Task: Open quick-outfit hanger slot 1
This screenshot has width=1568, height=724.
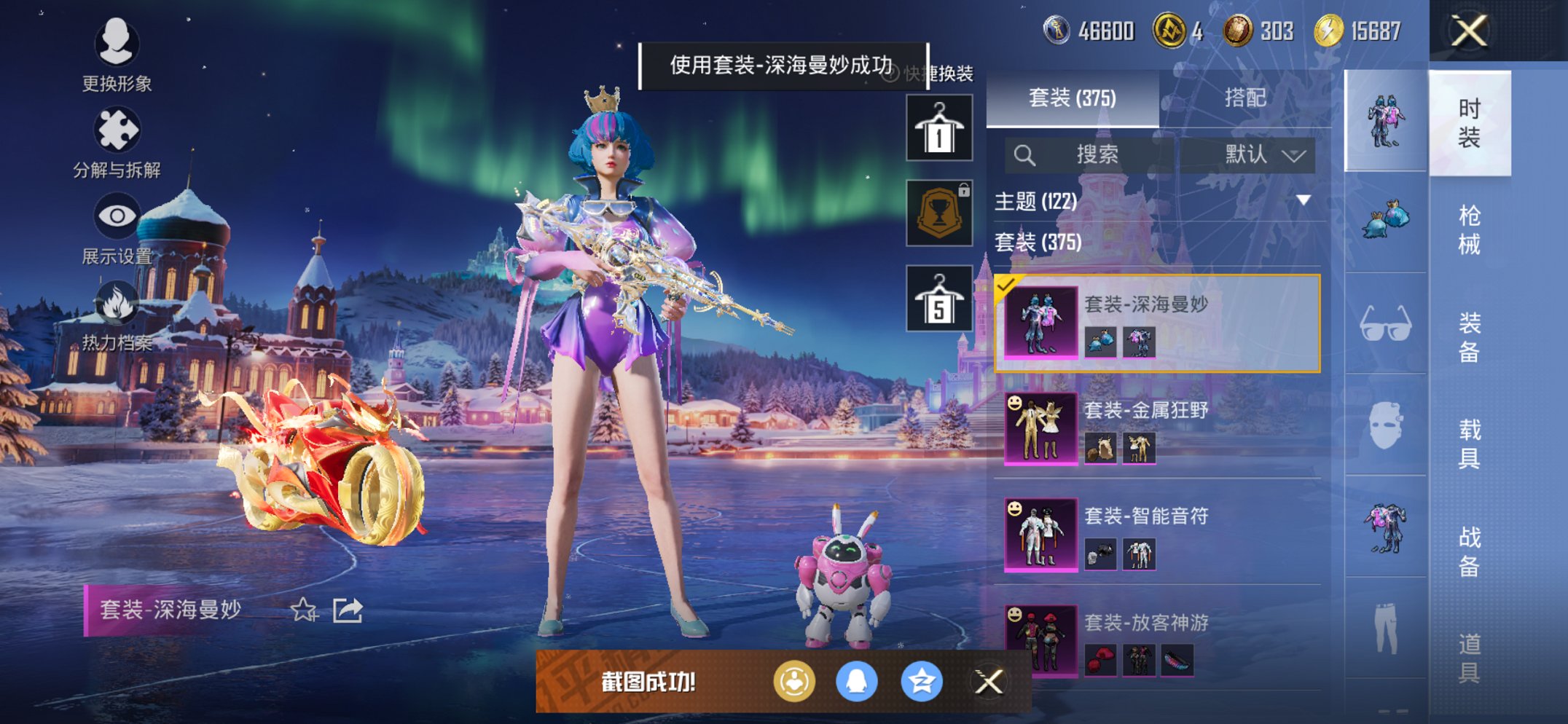Action: coord(940,130)
